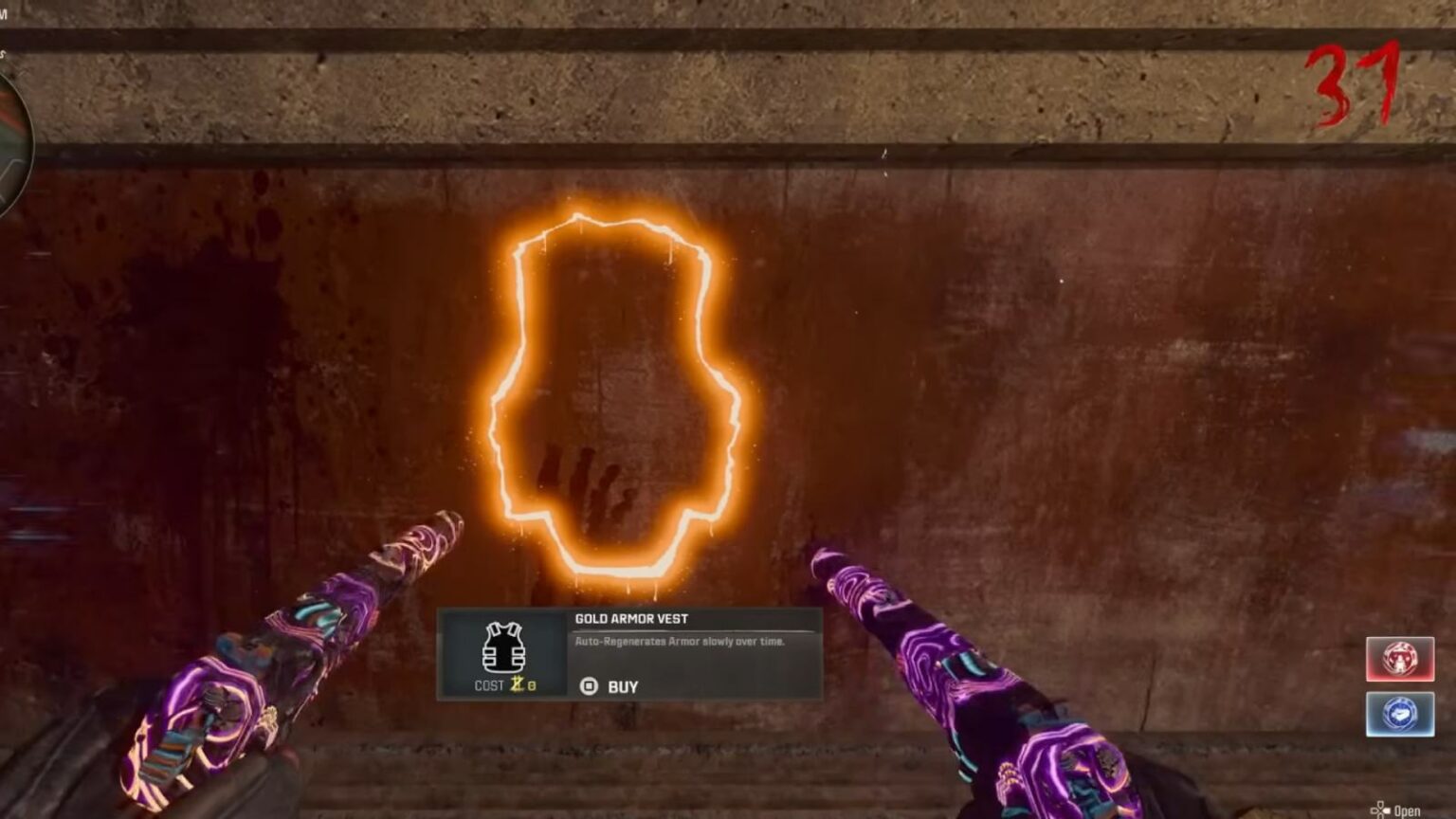Click the square gamepad button icon beside BUY

[588, 685]
